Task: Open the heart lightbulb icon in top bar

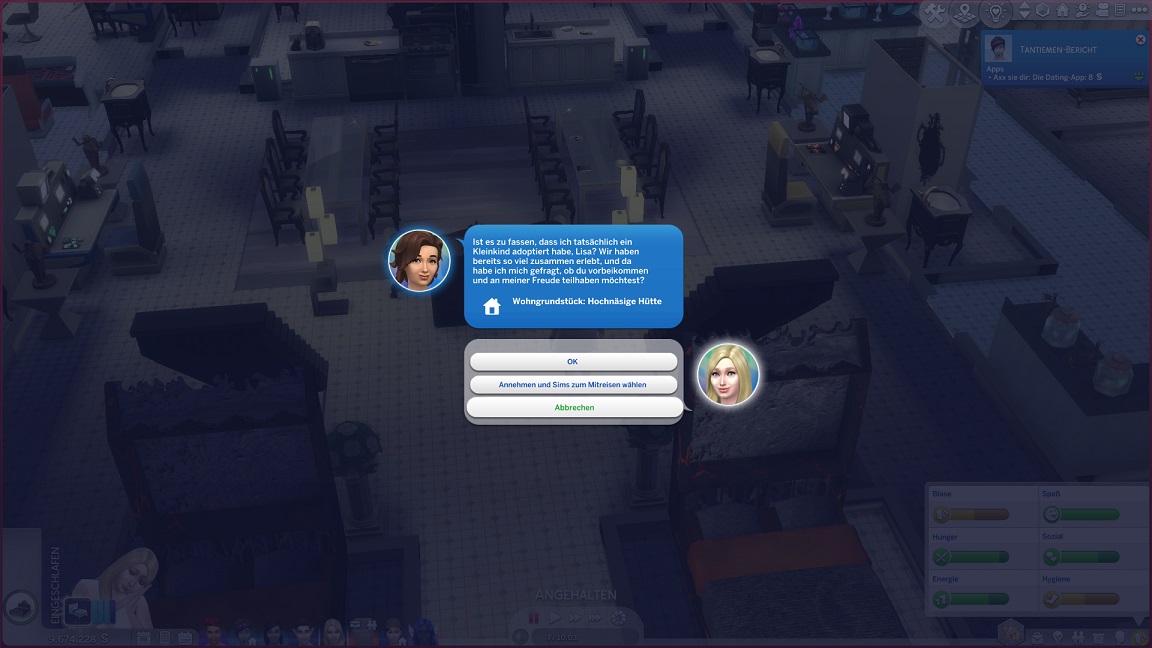Action: [996, 13]
